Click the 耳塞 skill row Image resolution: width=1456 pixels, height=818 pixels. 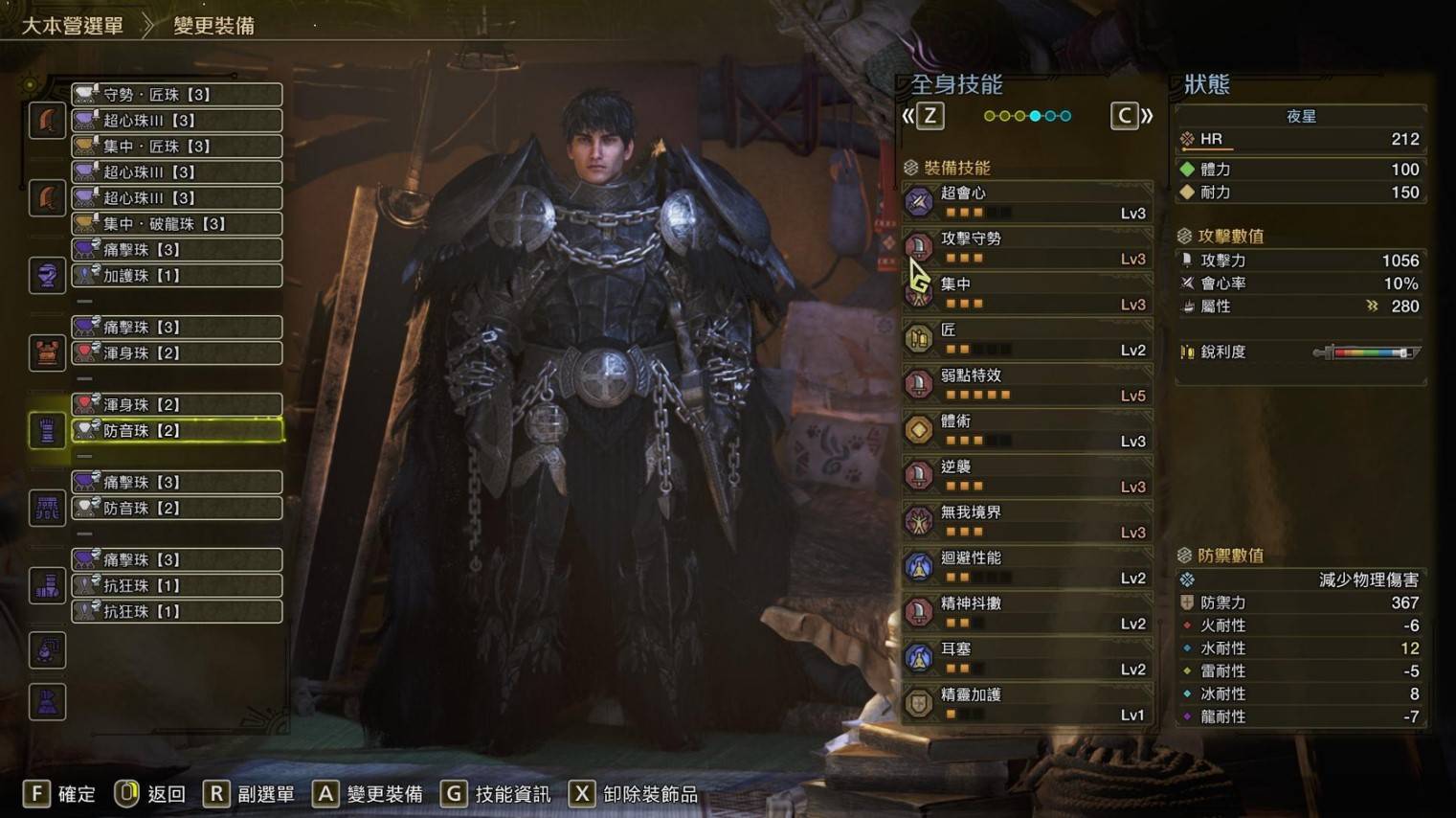[x=1027, y=658]
